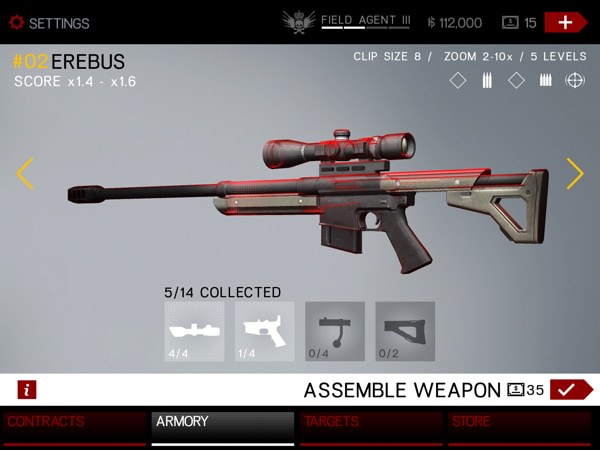Switch to the Contracts tab
Viewport: 600px width, 450px height.
(74, 427)
